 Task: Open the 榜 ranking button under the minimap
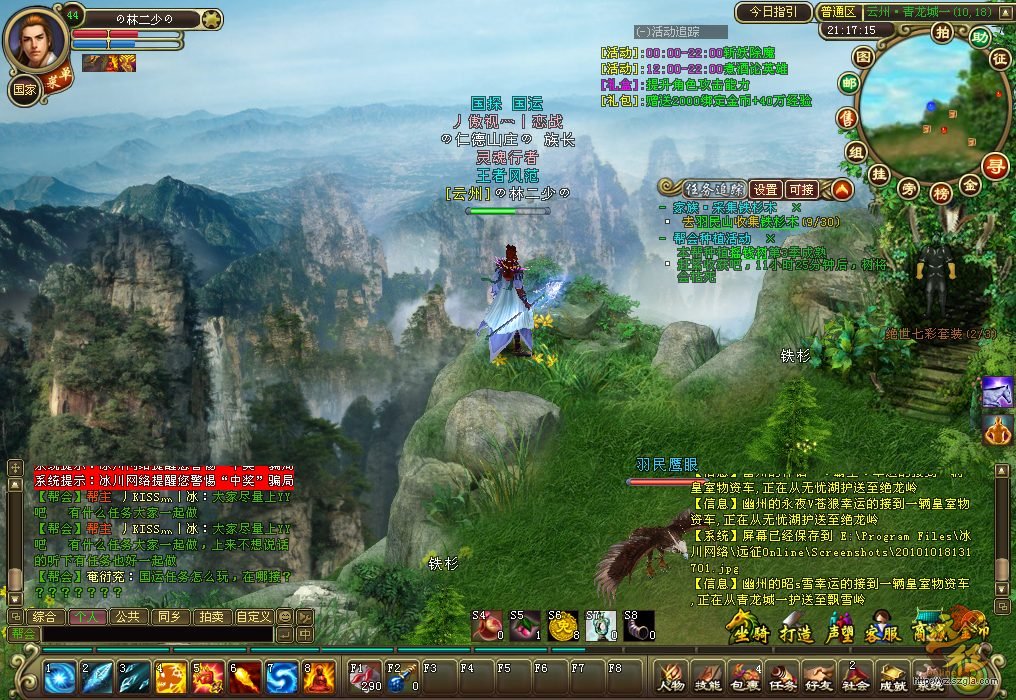click(941, 193)
